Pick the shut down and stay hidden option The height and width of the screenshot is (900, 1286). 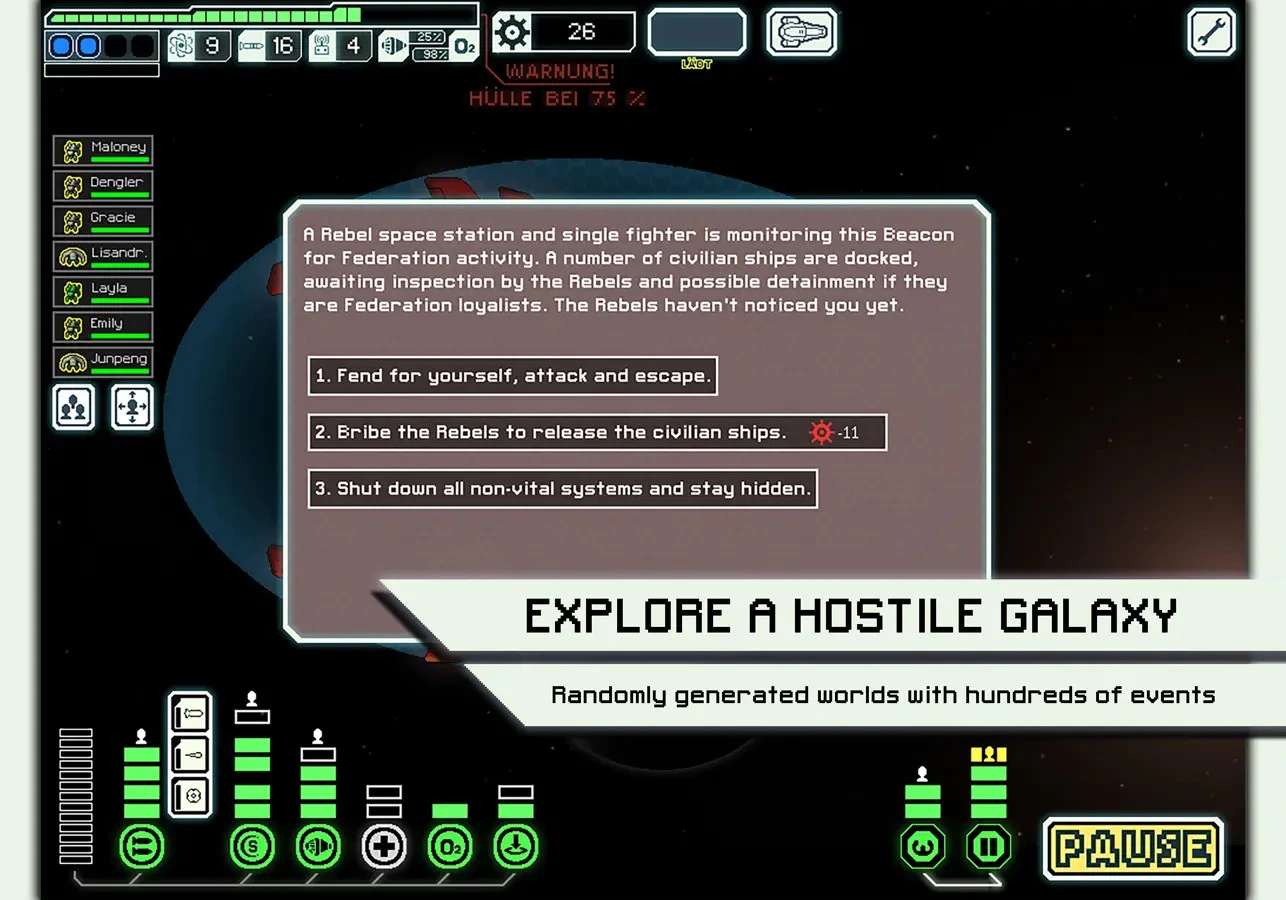click(562, 489)
